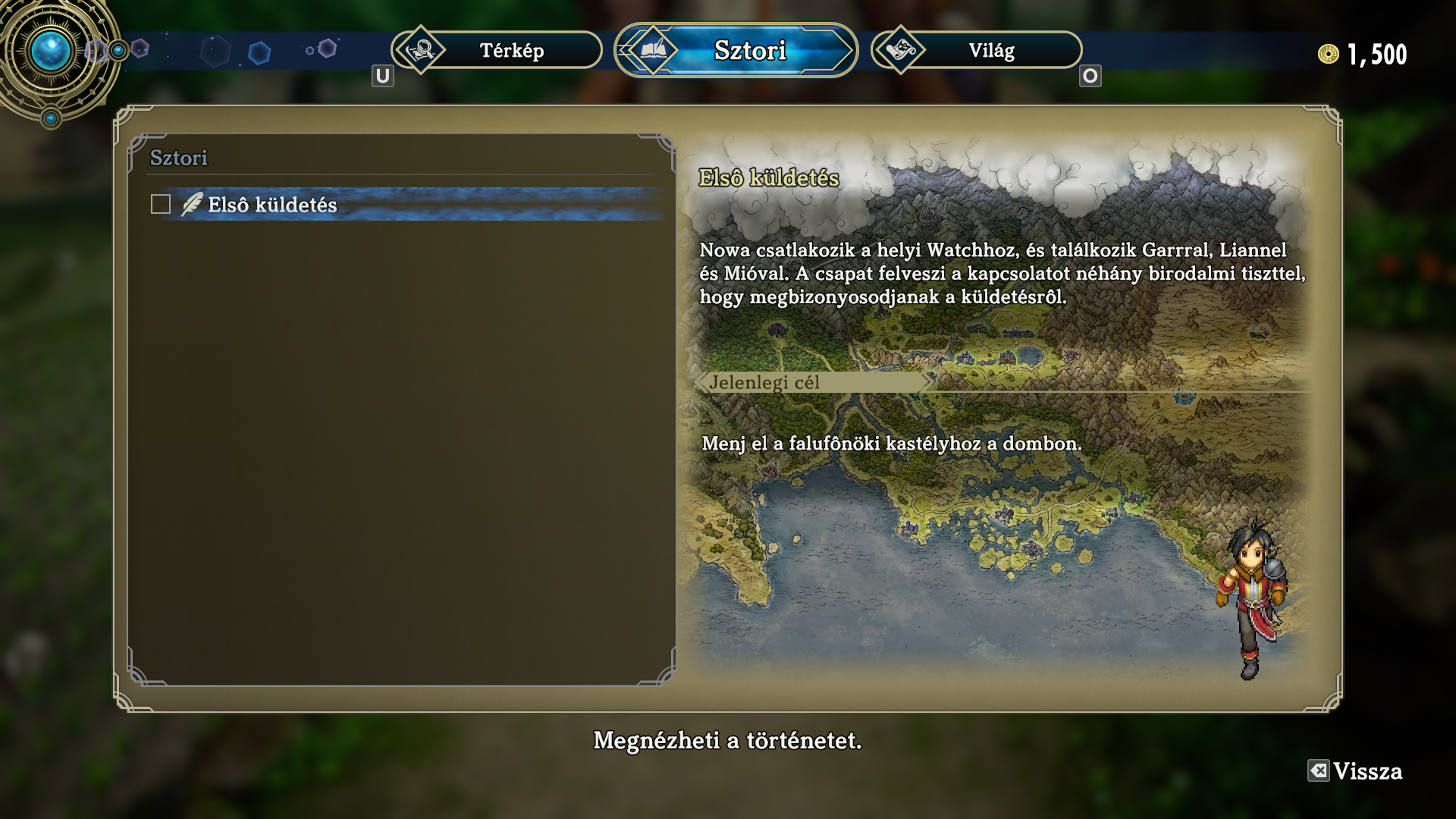Toggle the Elsô küldetés checkbox
Screen dimensions: 1456x819
(161, 205)
